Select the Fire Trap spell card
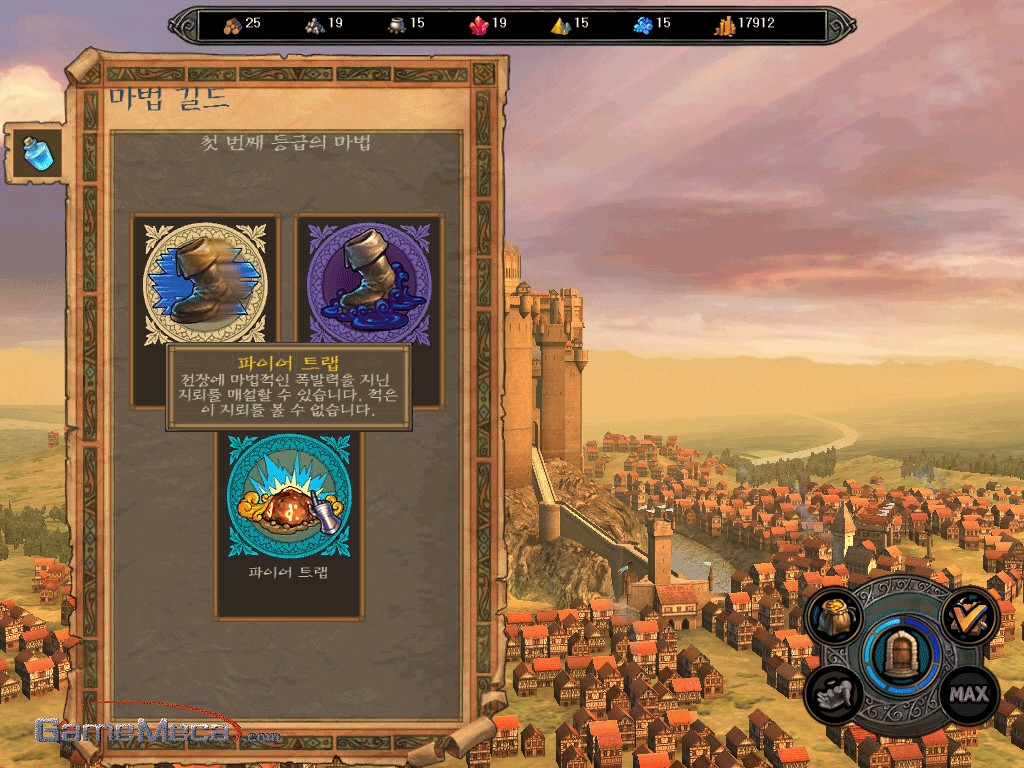 (x=289, y=496)
